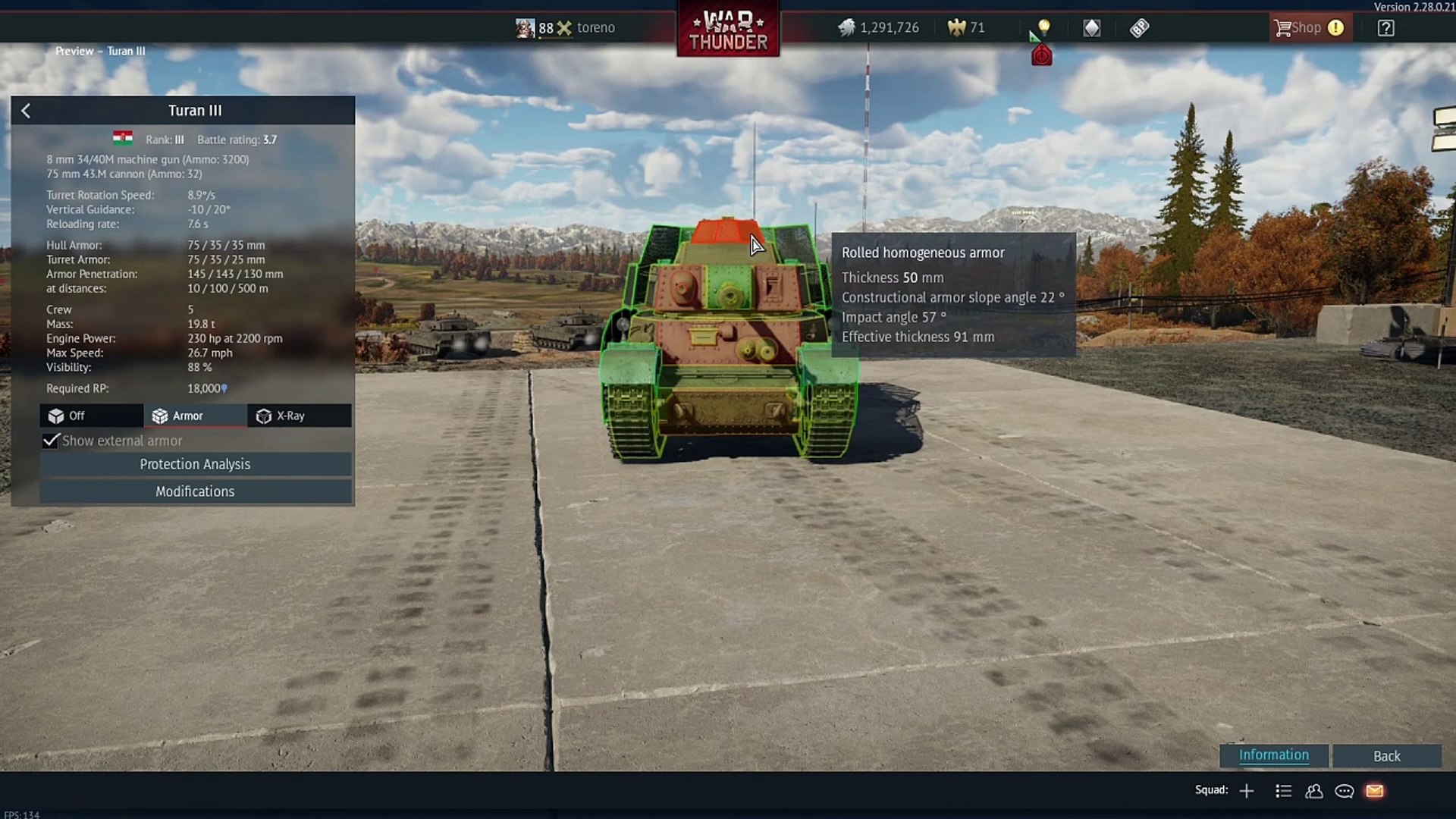Open the Shop

tap(1308, 28)
